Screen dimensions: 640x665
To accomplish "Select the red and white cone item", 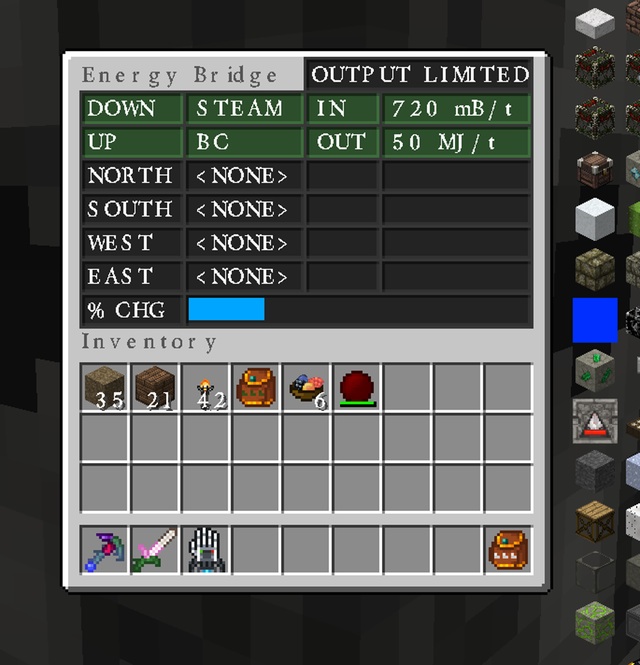I will [x=594, y=421].
